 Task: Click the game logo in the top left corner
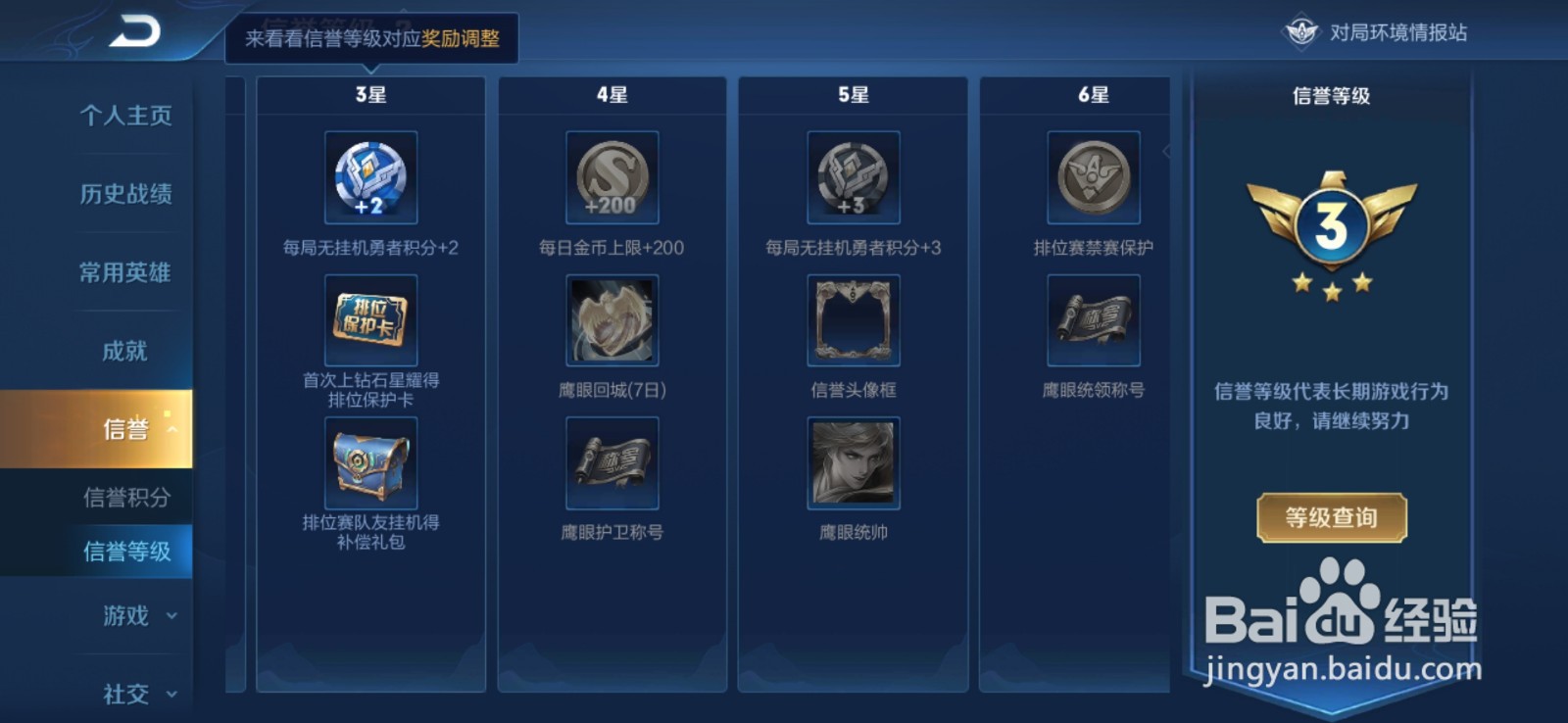pyautogui.click(x=133, y=31)
